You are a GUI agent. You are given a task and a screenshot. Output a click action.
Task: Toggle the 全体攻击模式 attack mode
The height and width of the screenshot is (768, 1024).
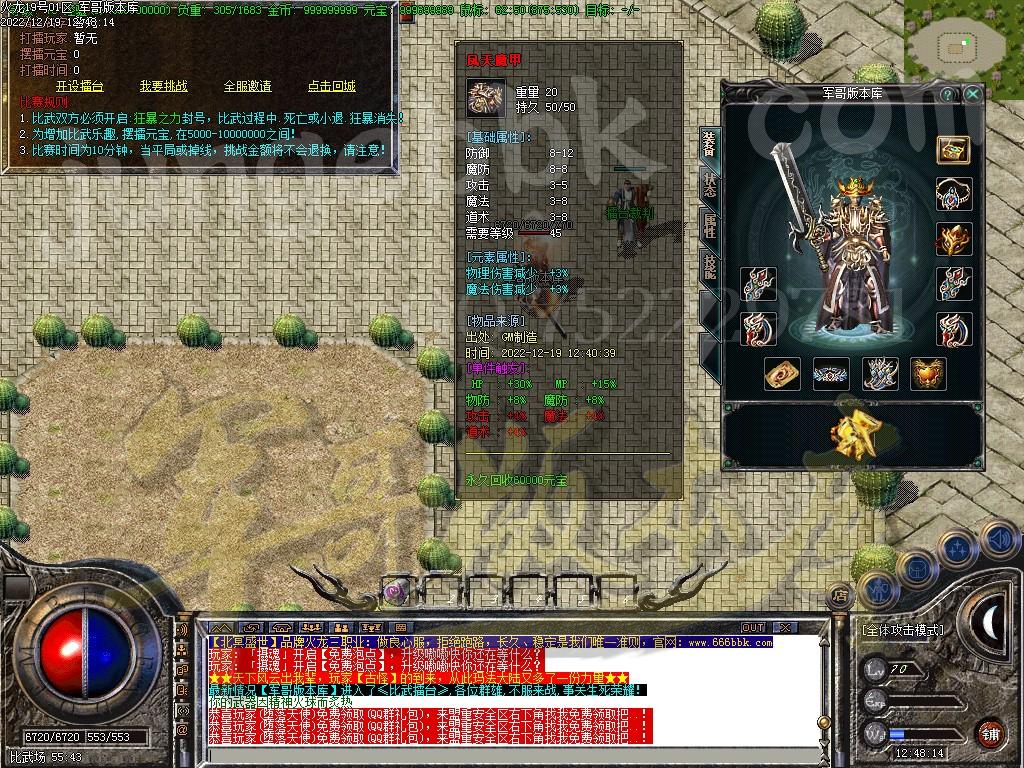(x=902, y=631)
